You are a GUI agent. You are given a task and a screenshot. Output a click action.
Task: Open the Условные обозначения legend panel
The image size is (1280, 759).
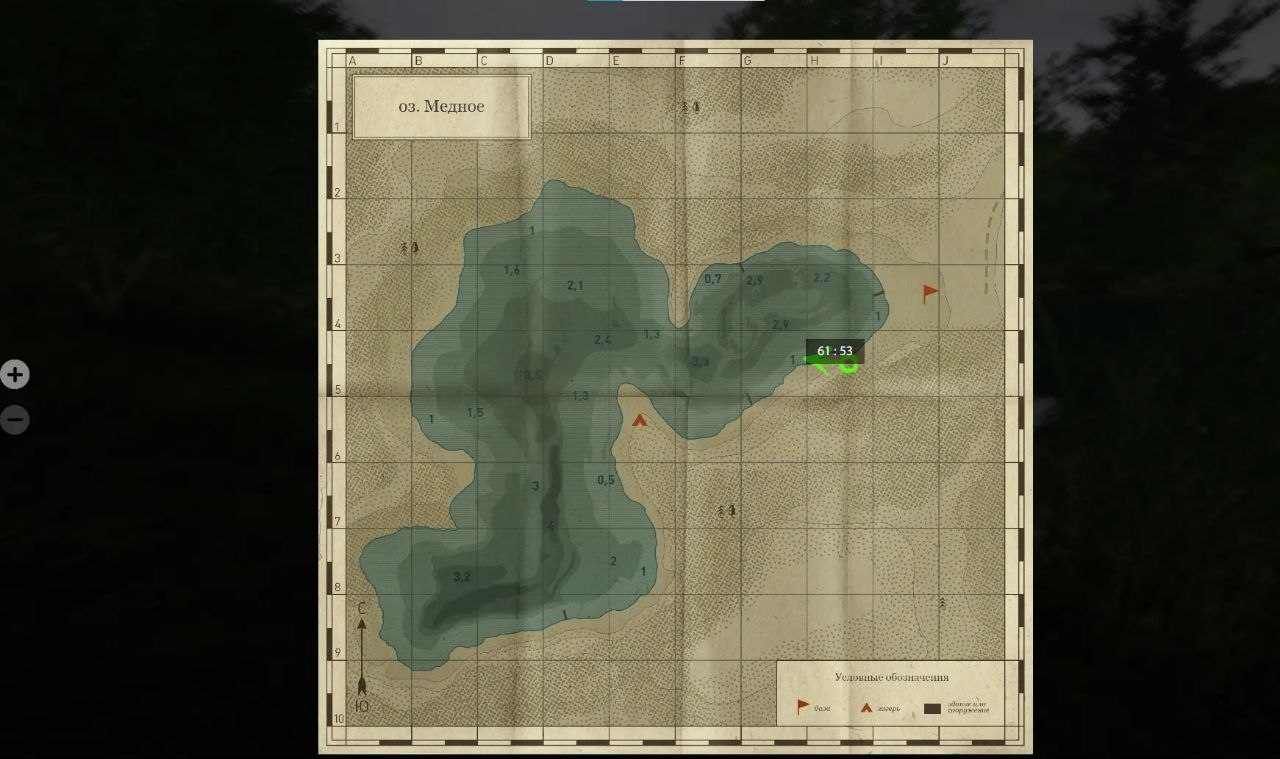click(x=890, y=675)
